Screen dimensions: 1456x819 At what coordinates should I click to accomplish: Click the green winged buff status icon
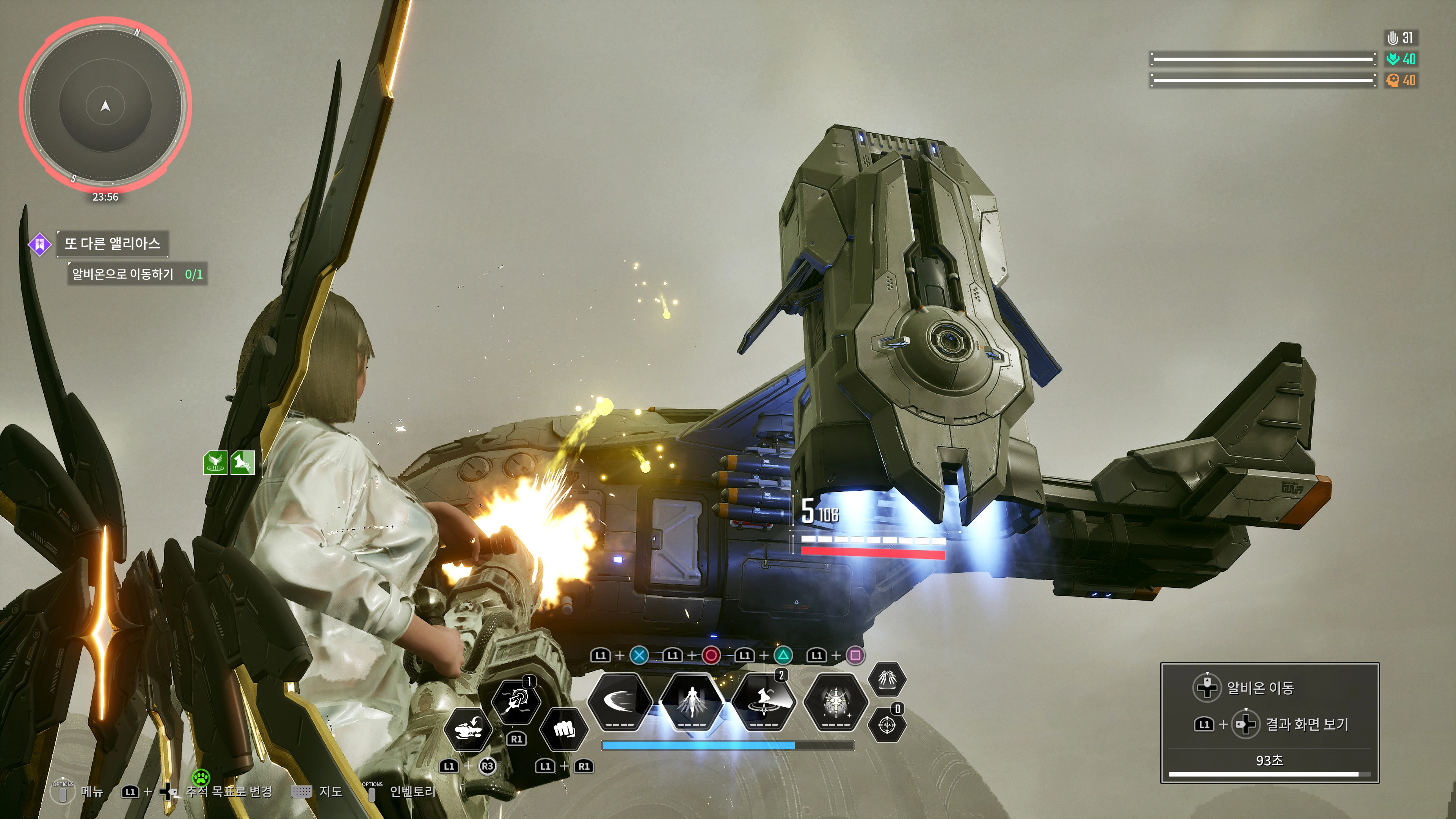(215, 462)
